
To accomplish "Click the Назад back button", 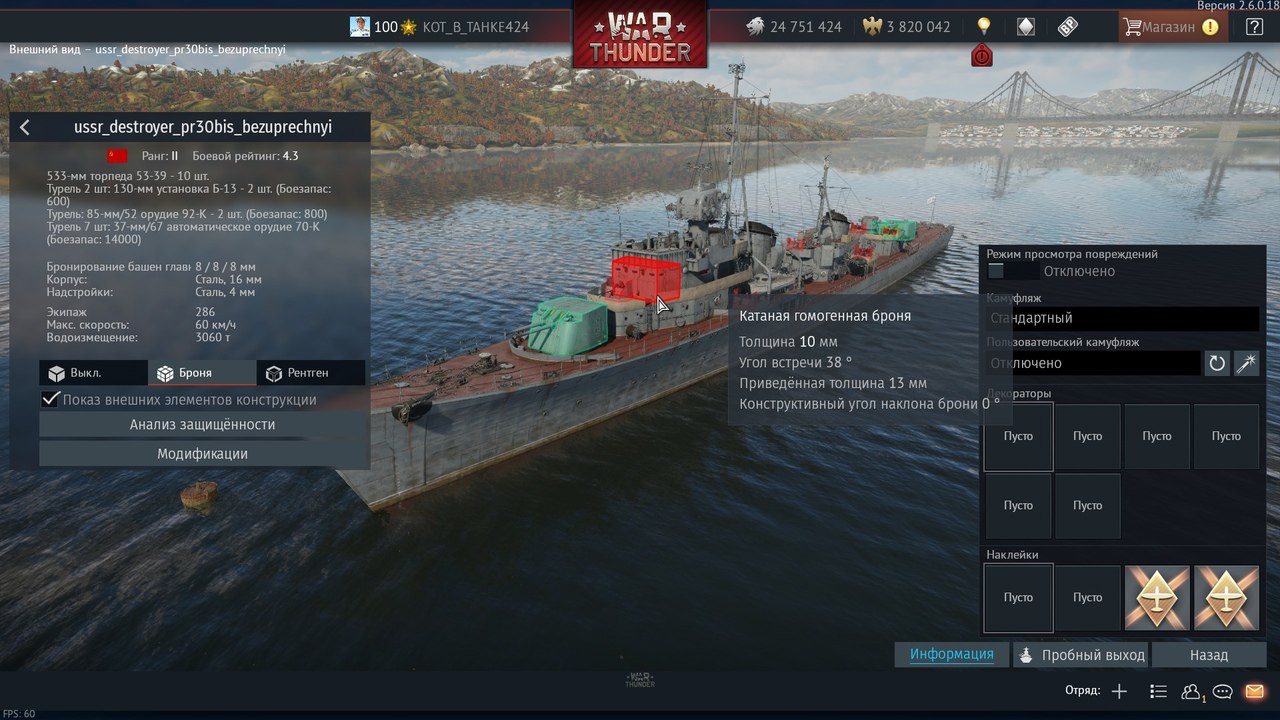I will click(x=1208, y=655).
